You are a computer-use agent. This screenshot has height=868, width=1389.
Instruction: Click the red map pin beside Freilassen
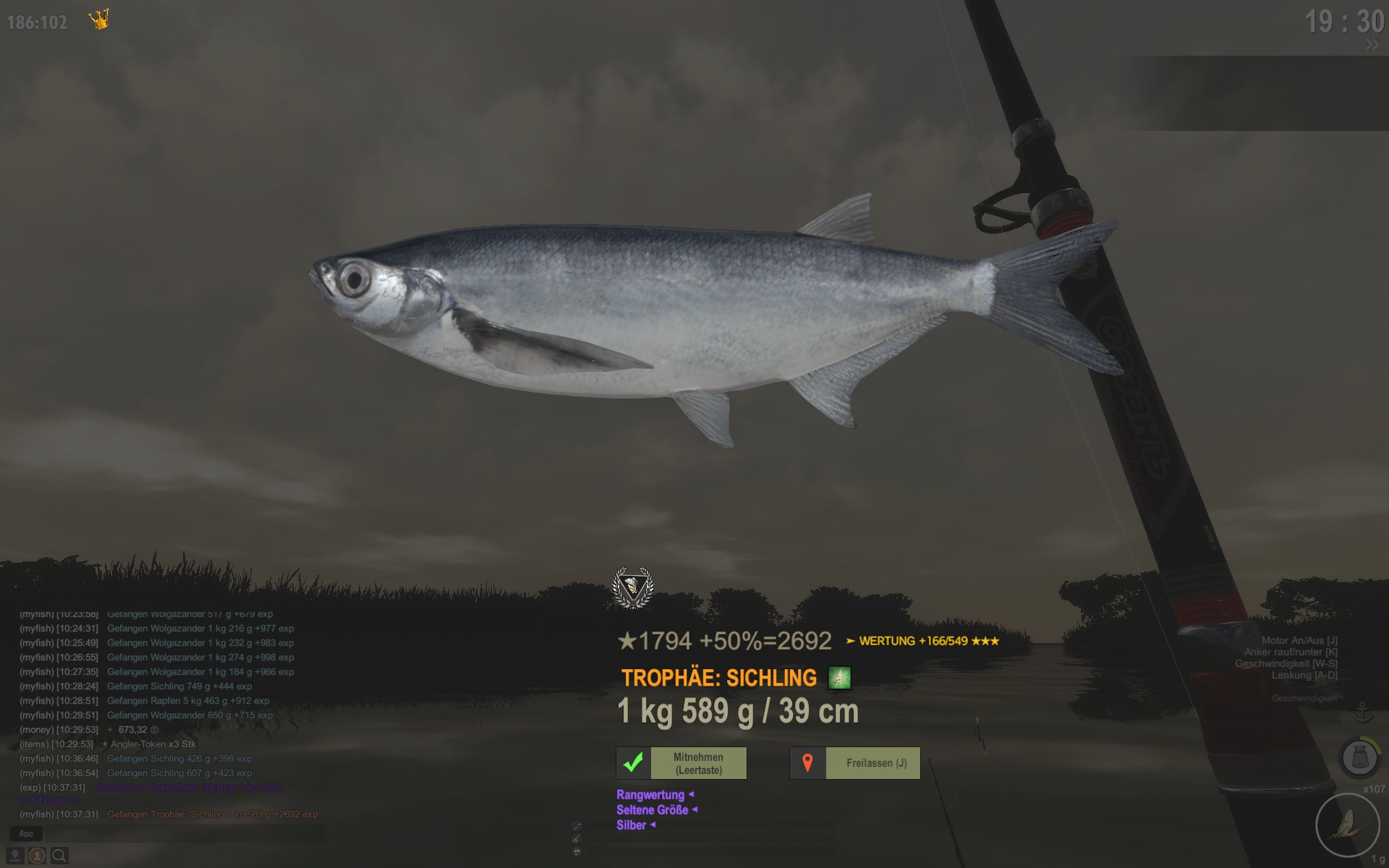point(807,763)
